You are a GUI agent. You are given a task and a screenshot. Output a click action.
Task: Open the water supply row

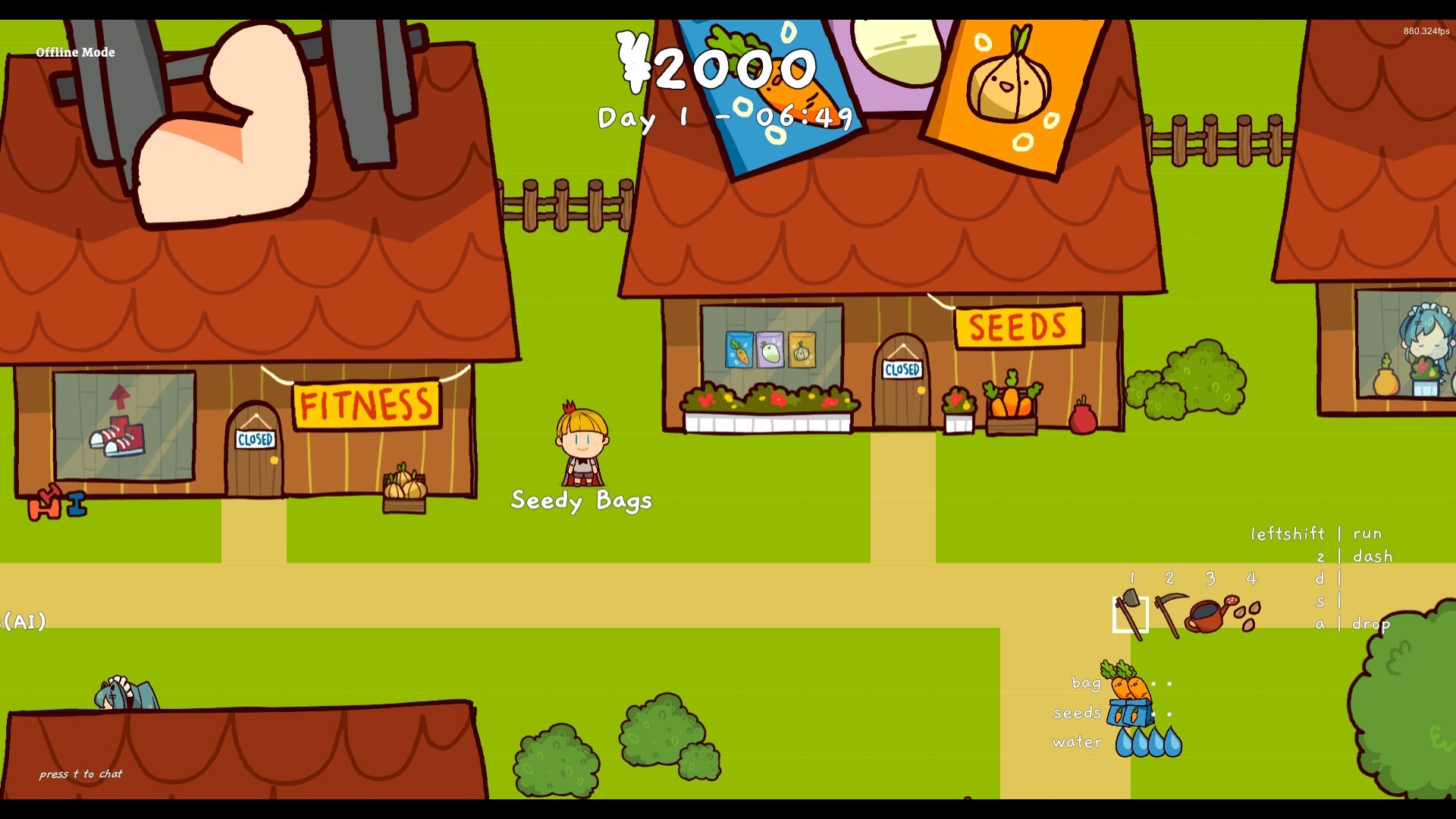[x=1075, y=742]
